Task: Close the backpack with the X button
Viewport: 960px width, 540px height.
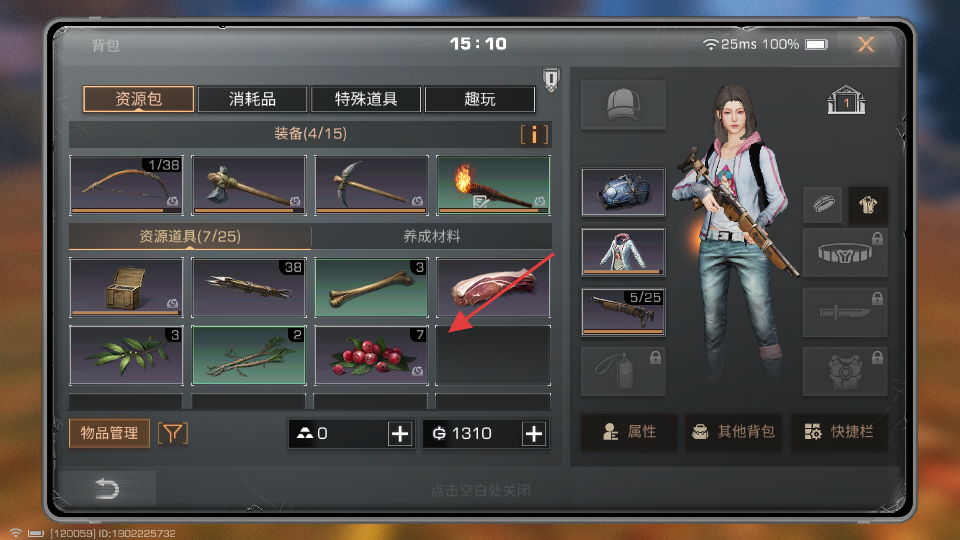Action: [x=866, y=44]
